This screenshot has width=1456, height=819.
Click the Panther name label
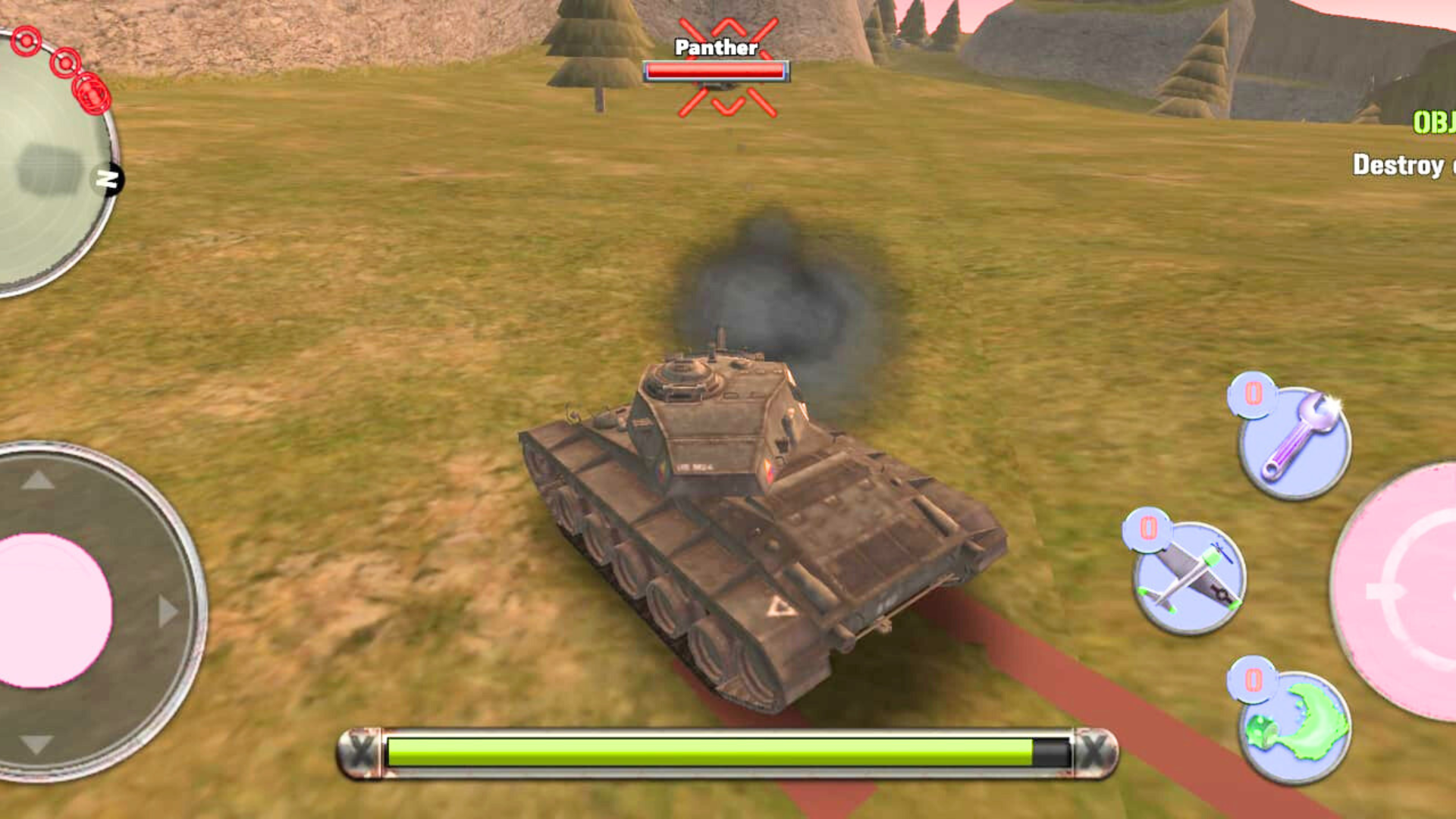pyautogui.click(x=714, y=48)
